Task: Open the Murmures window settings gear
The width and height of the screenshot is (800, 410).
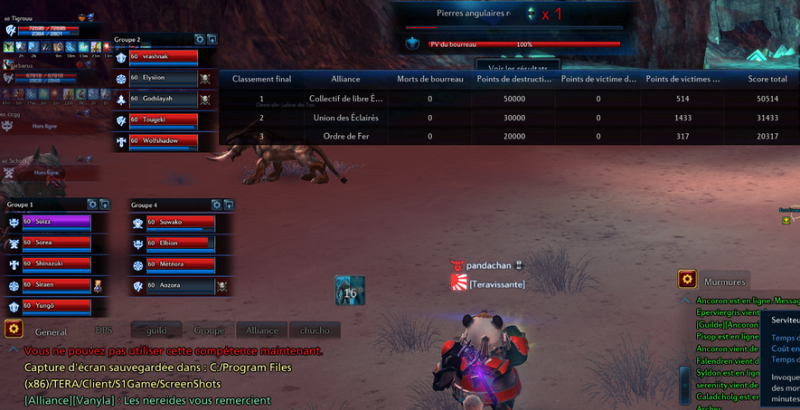Action: [x=687, y=280]
